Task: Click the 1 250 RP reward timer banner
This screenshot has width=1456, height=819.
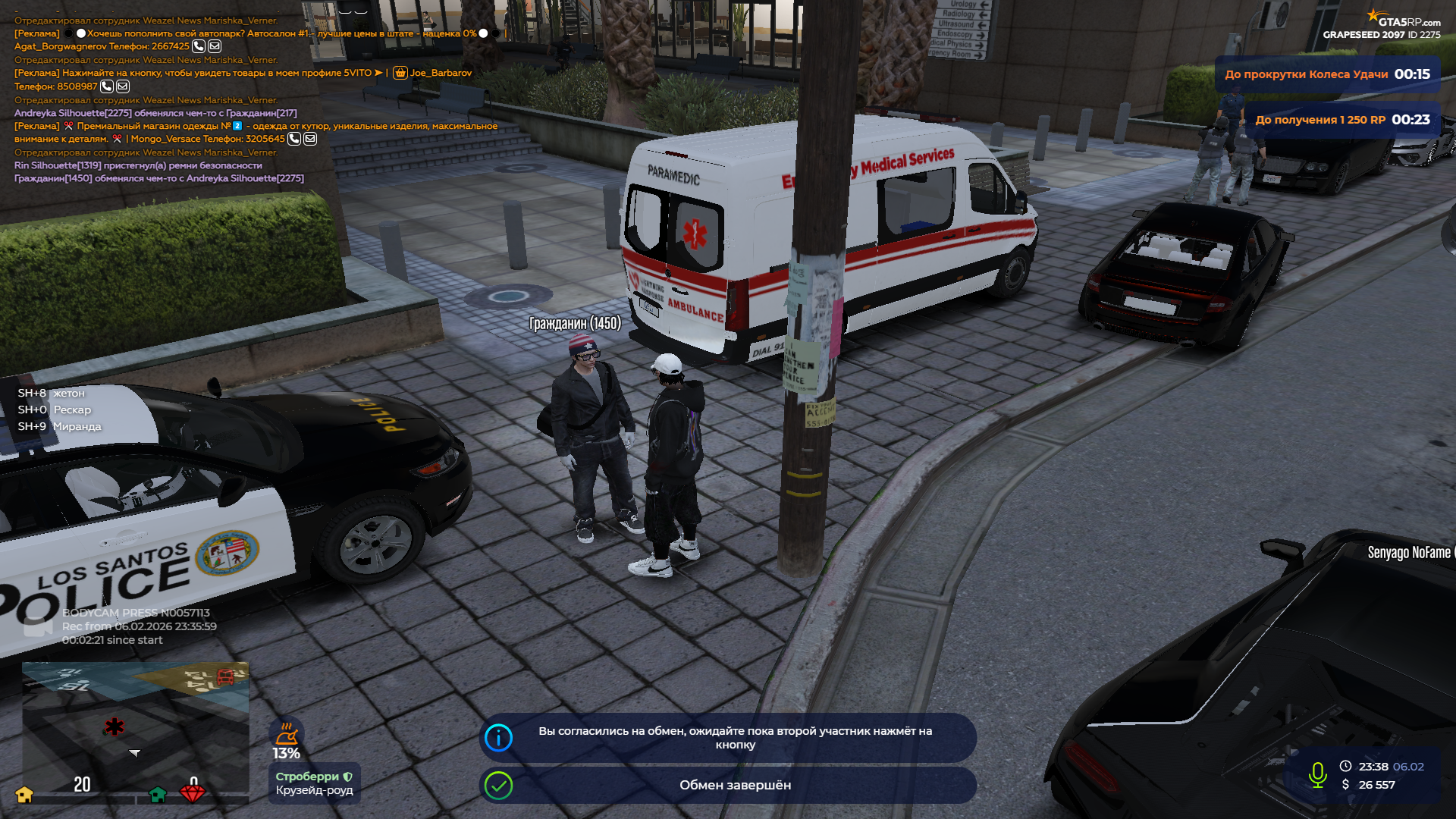Action: (1342, 120)
